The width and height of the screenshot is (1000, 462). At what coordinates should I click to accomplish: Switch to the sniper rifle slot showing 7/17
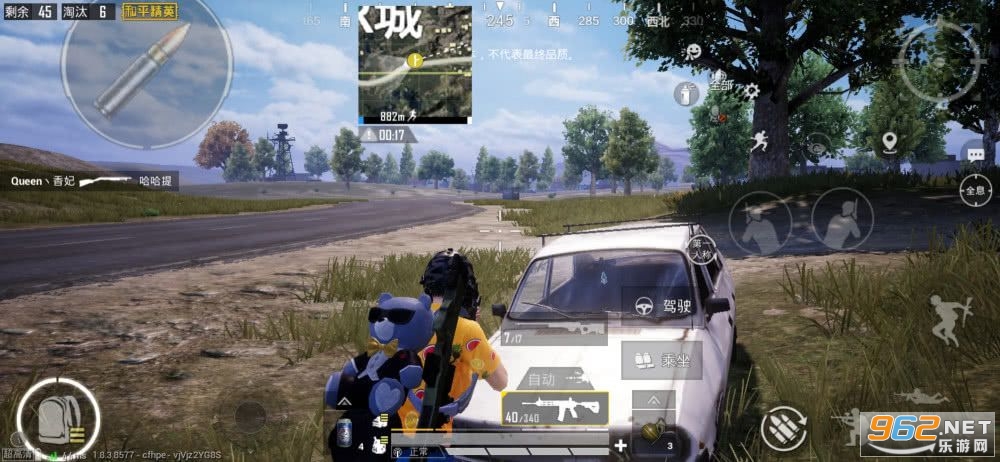553,329
